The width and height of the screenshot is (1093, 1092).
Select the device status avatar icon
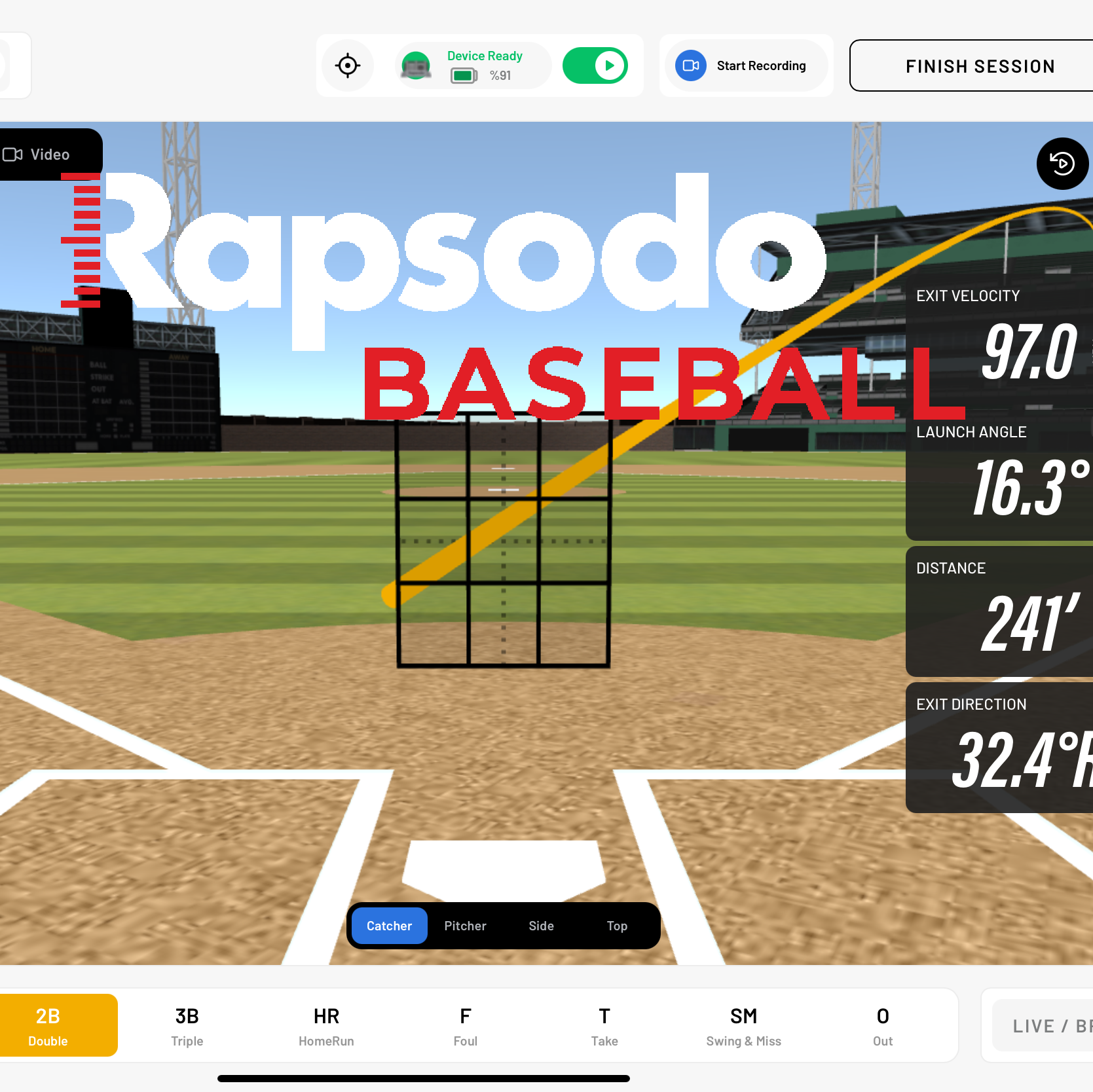pyautogui.click(x=415, y=65)
